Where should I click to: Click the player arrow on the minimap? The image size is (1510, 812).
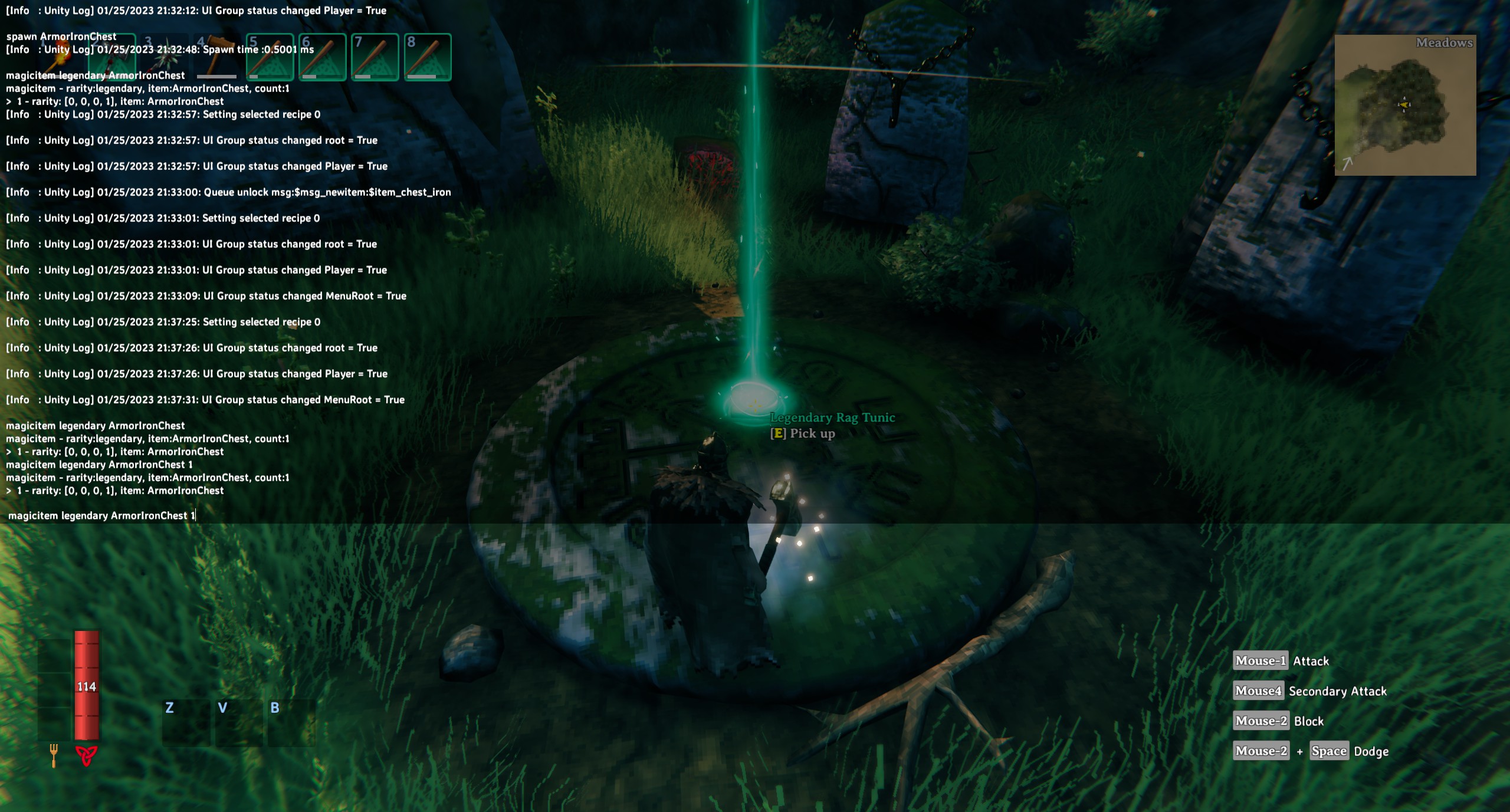[1403, 106]
